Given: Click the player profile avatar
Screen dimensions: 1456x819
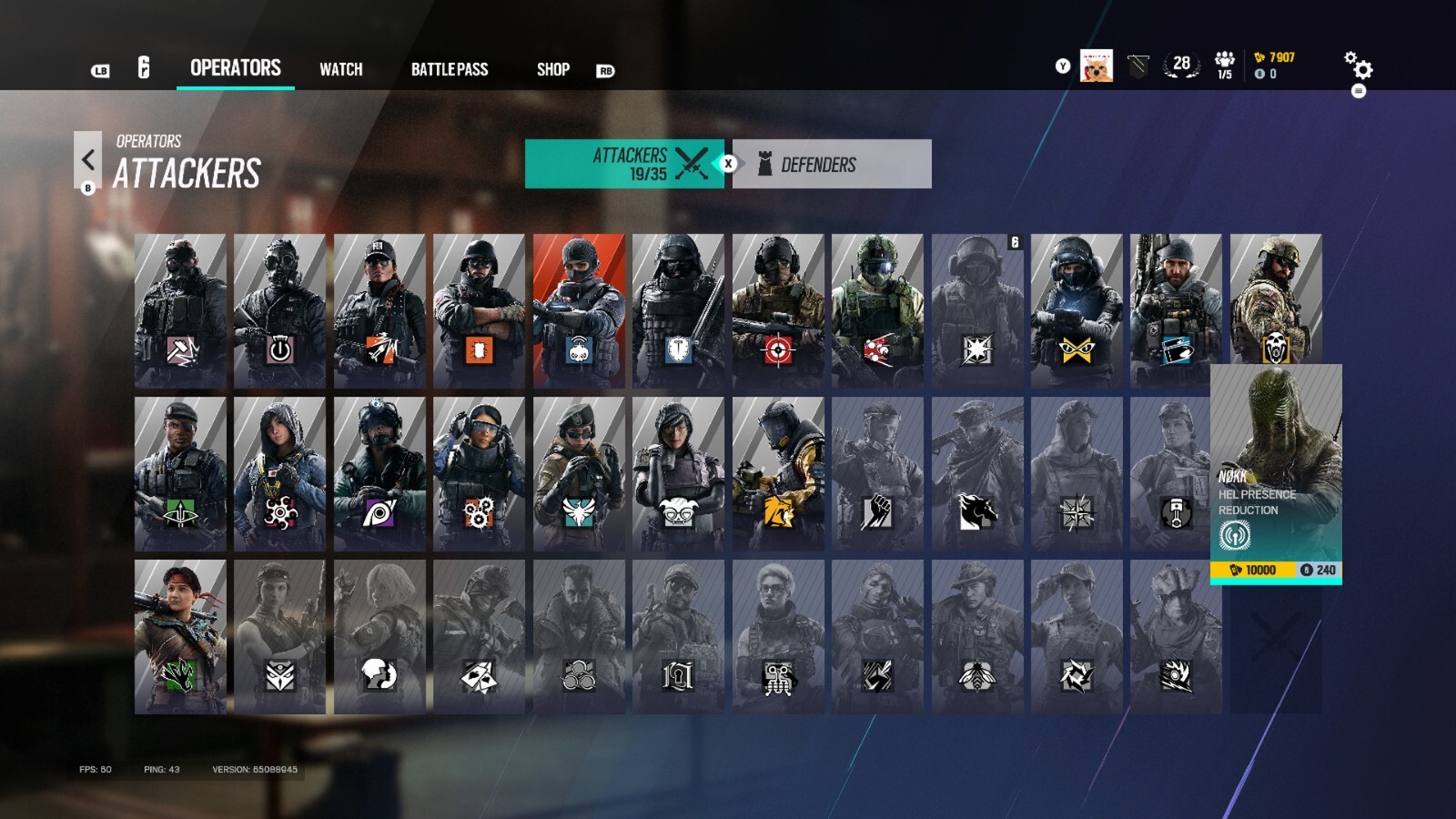Looking at the screenshot, I should pyautogui.click(x=1095, y=64).
